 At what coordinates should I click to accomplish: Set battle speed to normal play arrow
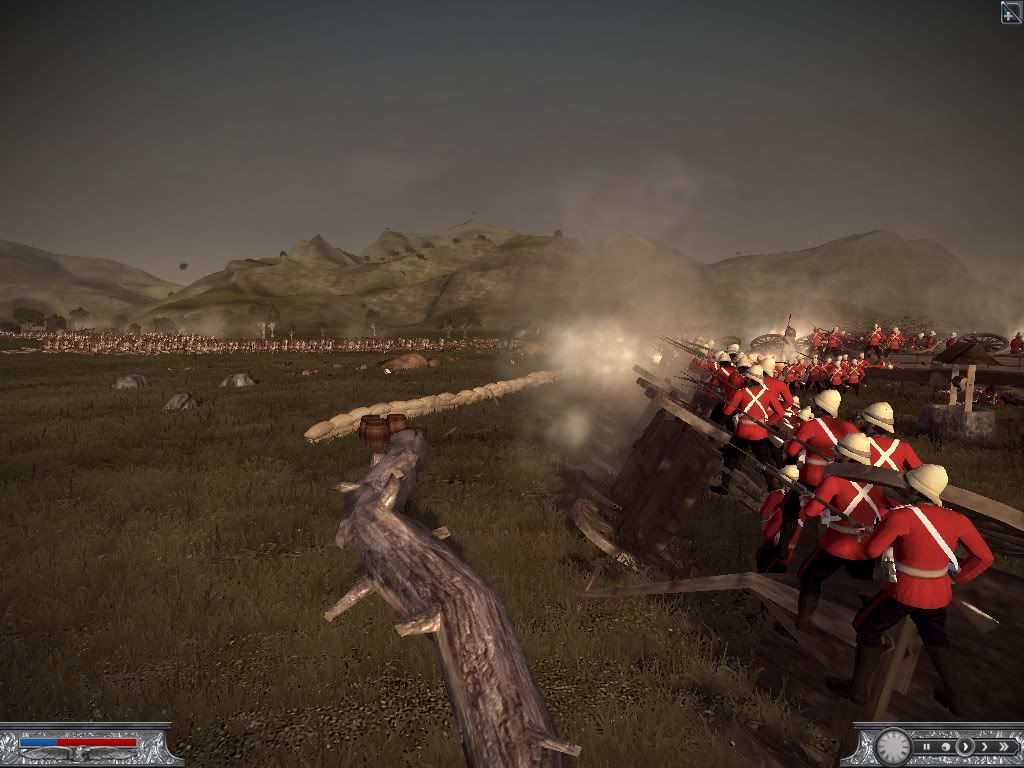(964, 746)
